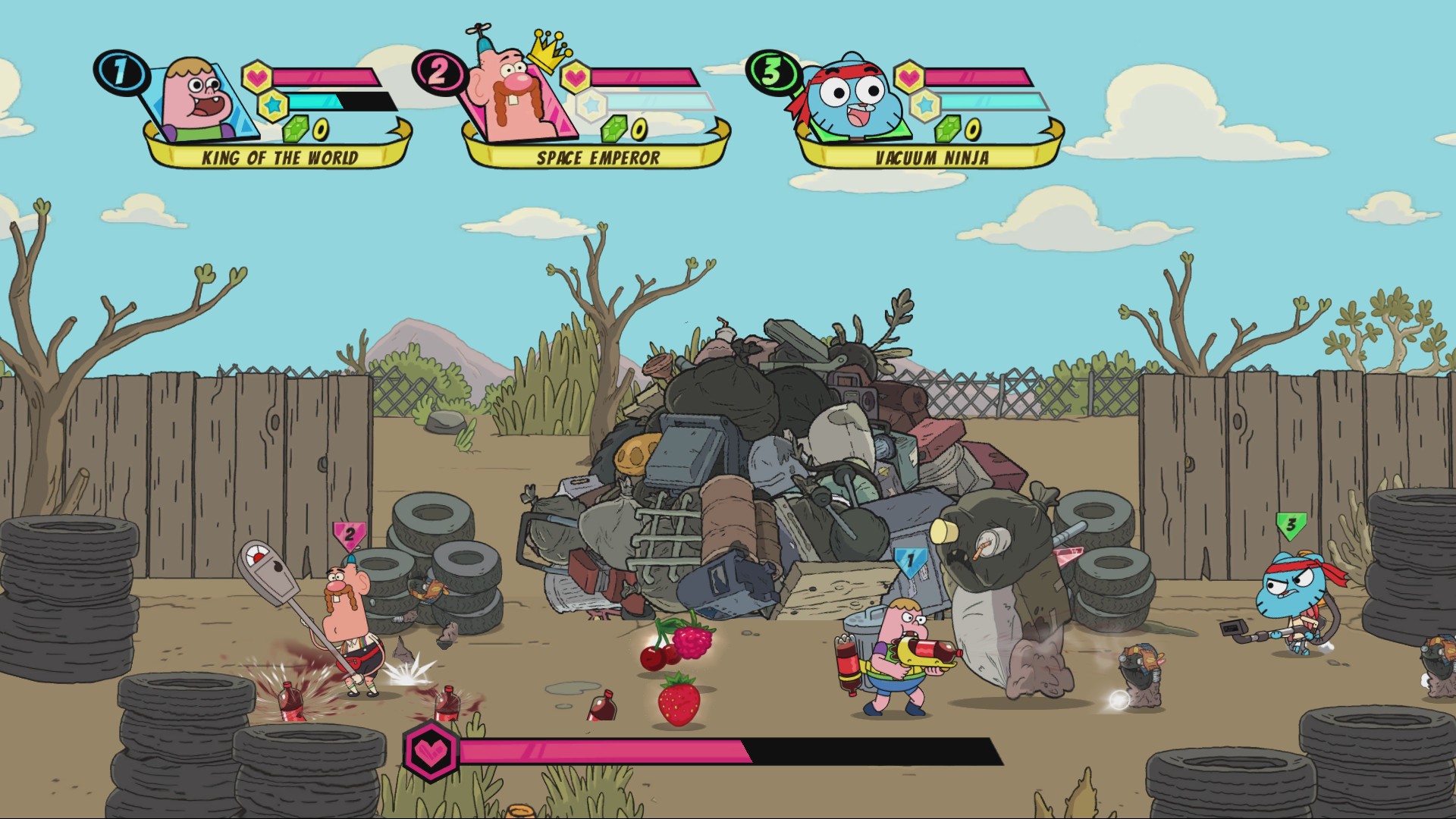Click the King of the World banner

(x=279, y=158)
